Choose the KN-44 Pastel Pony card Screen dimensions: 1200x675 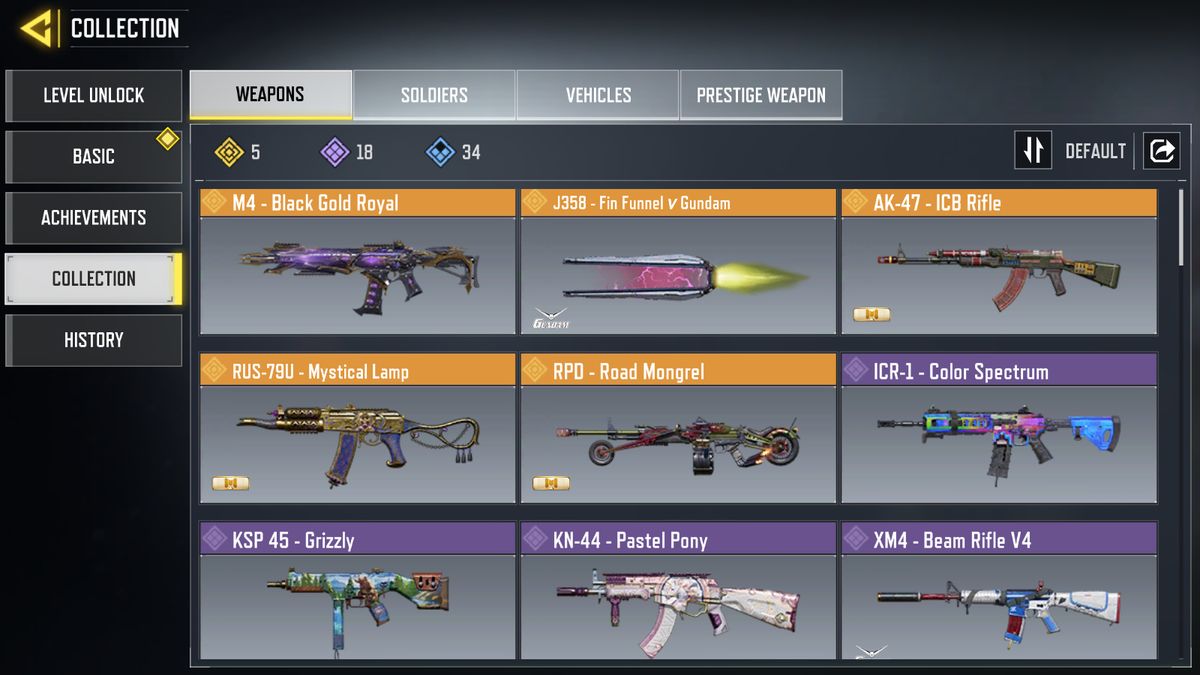point(677,593)
